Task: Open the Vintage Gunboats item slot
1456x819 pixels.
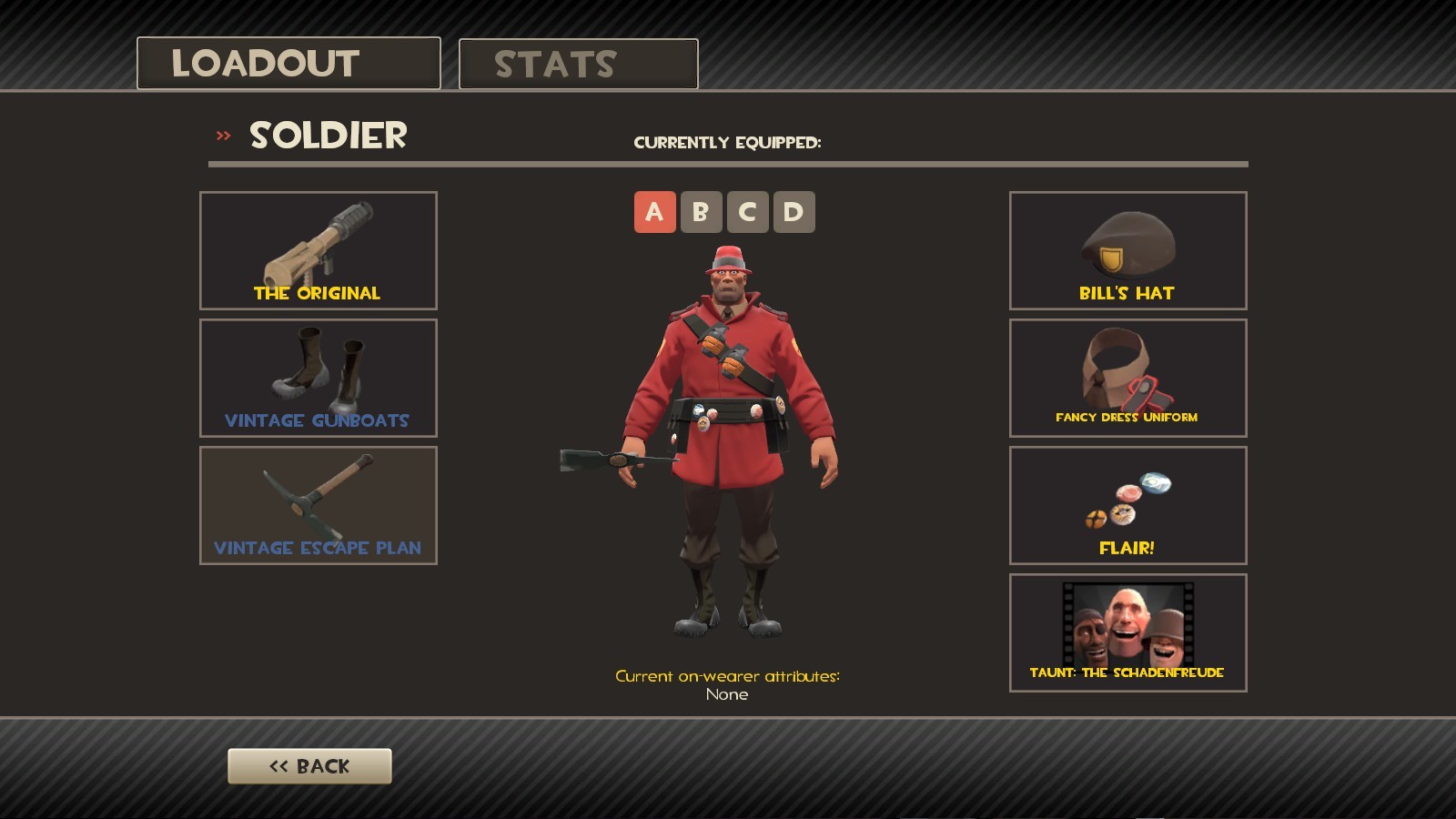Action: click(318, 378)
